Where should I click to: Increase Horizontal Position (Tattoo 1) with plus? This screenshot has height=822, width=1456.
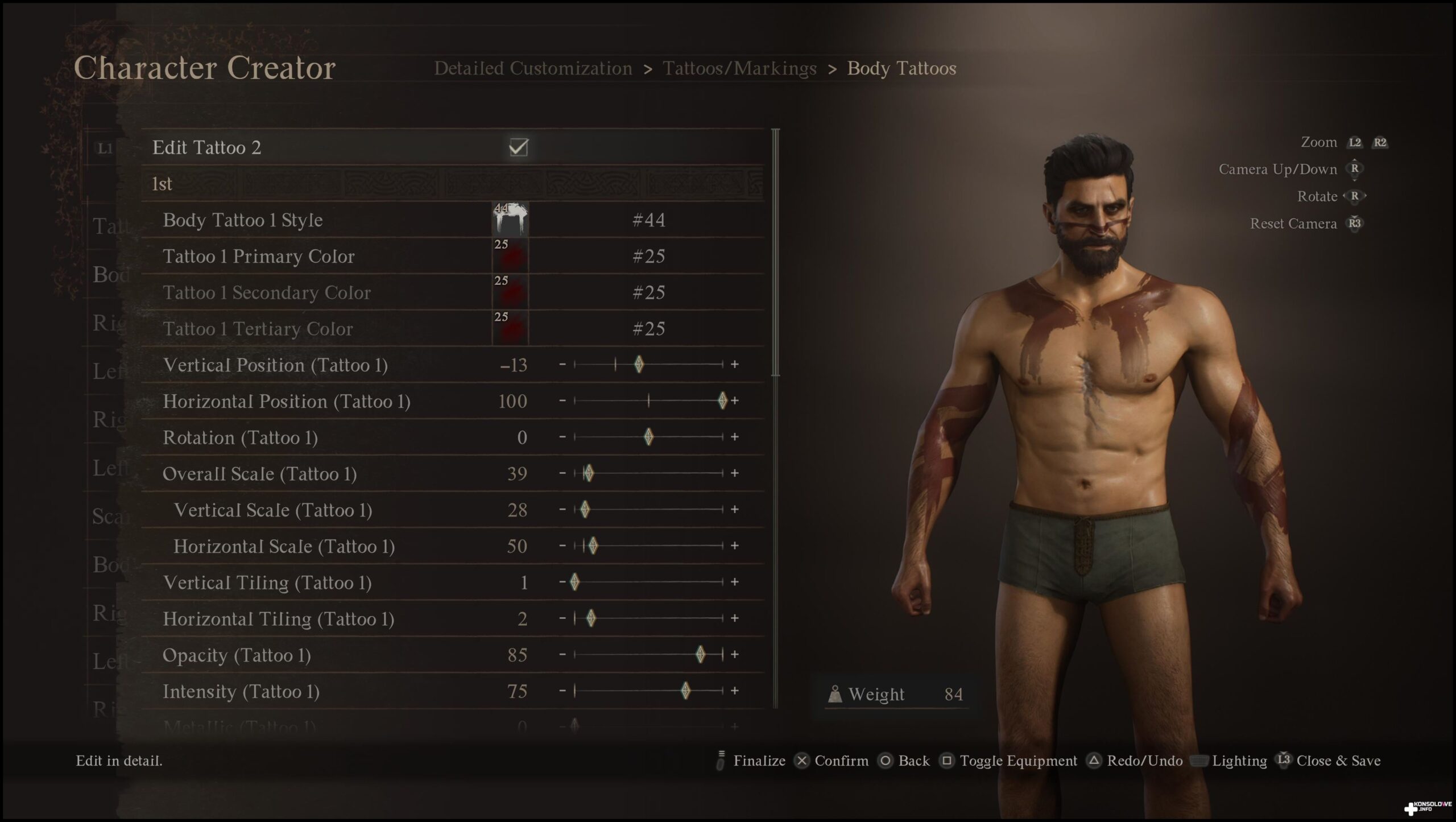click(x=735, y=401)
